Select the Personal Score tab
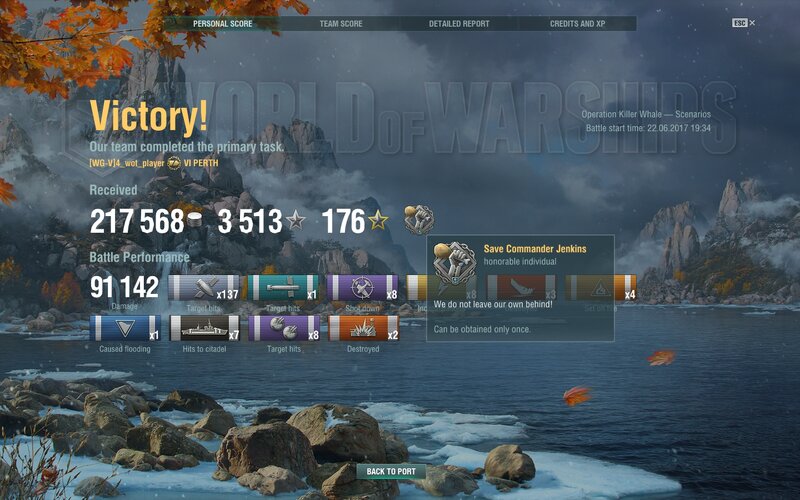The height and width of the screenshot is (500, 800). [x=223, y=23]
